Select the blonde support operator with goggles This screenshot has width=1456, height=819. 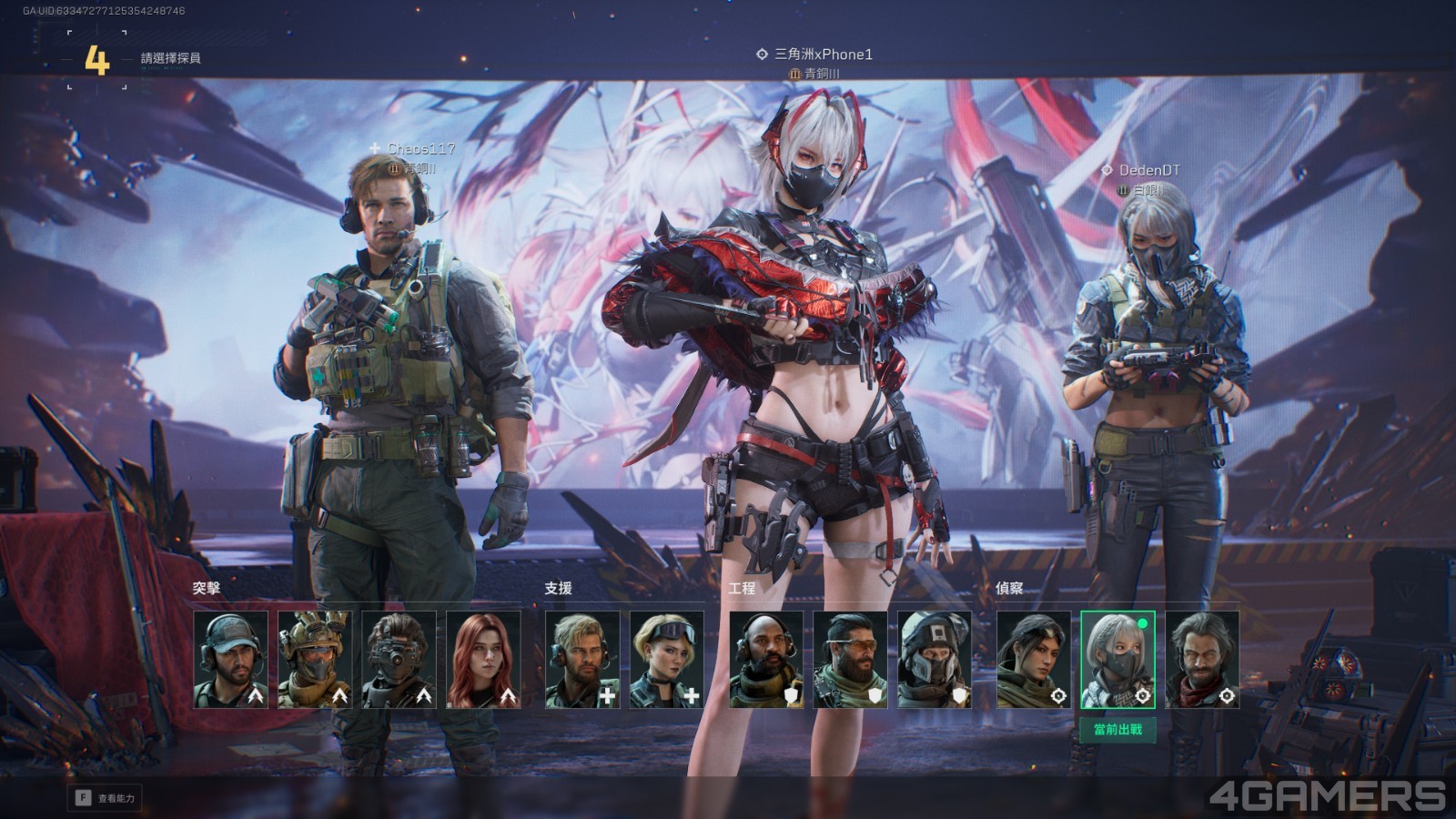tap(667, 660)
